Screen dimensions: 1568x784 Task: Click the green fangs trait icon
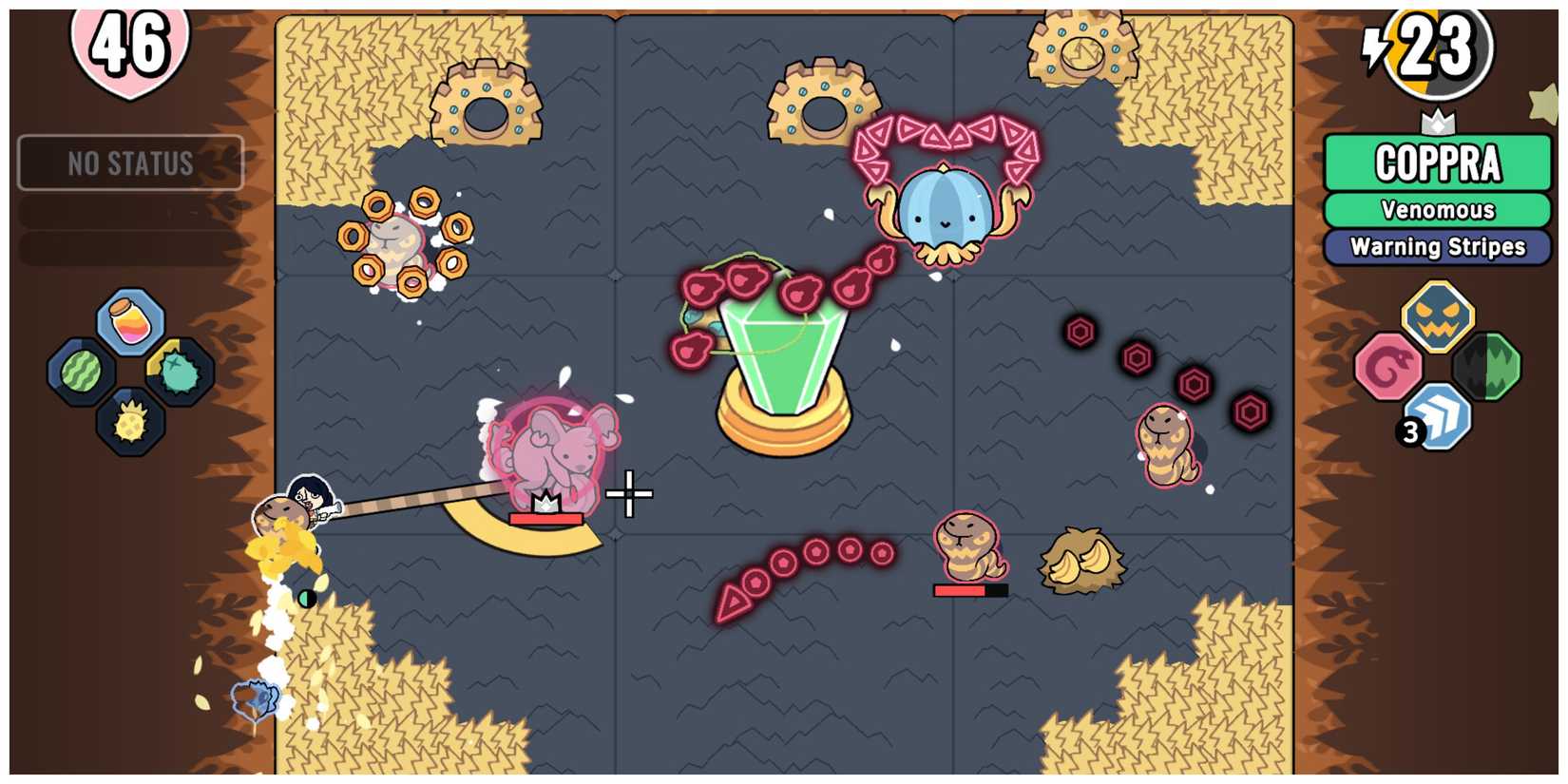click(x=1487, y=366)
